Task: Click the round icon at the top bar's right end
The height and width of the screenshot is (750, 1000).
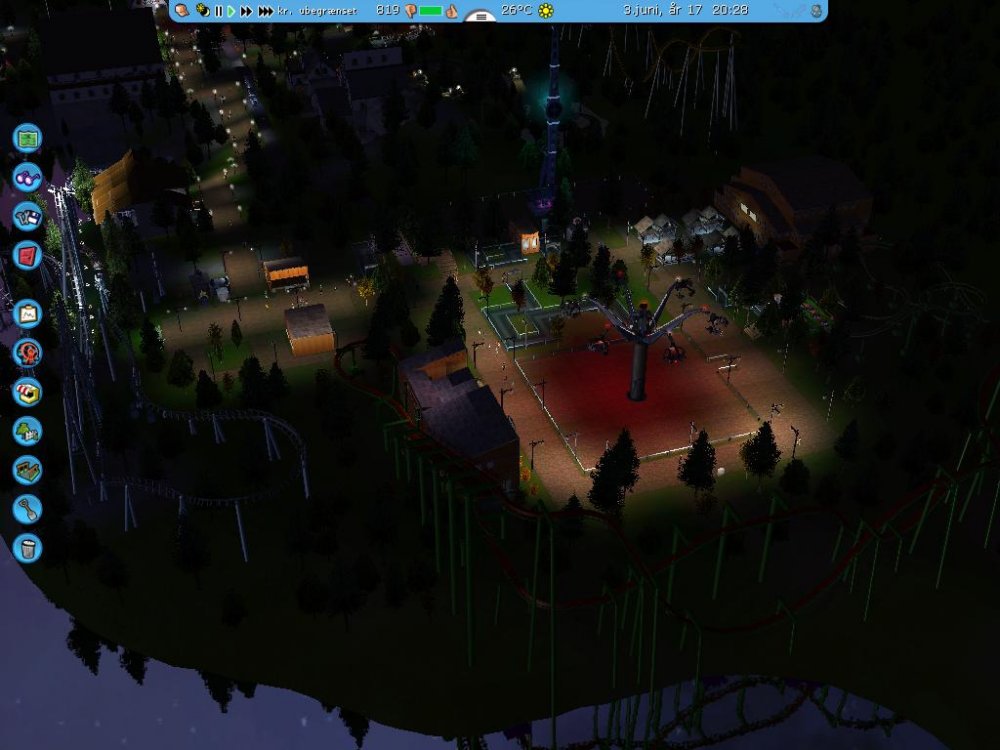Action: tap(817, 11)
